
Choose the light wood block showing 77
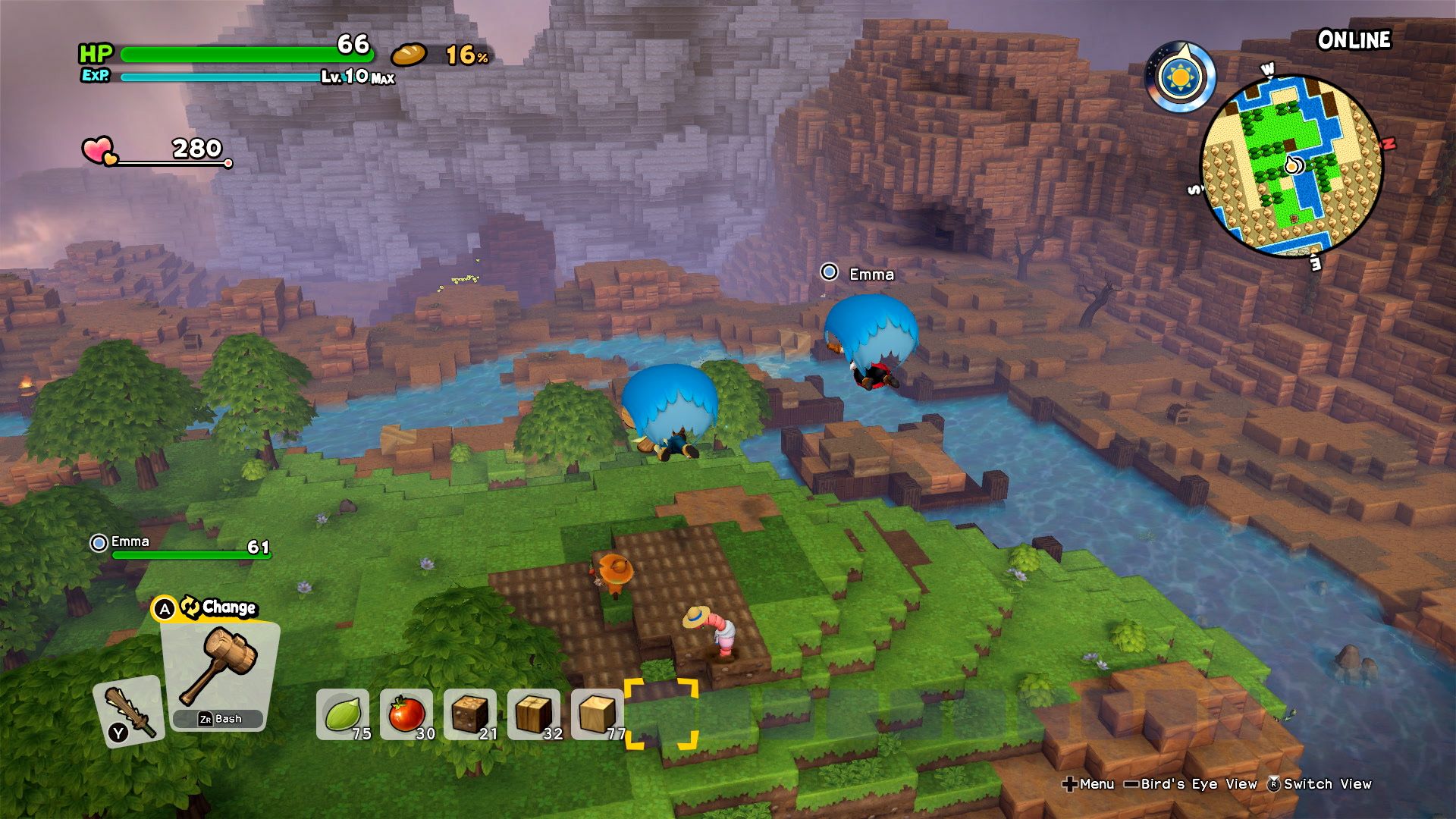pos(596,713)
